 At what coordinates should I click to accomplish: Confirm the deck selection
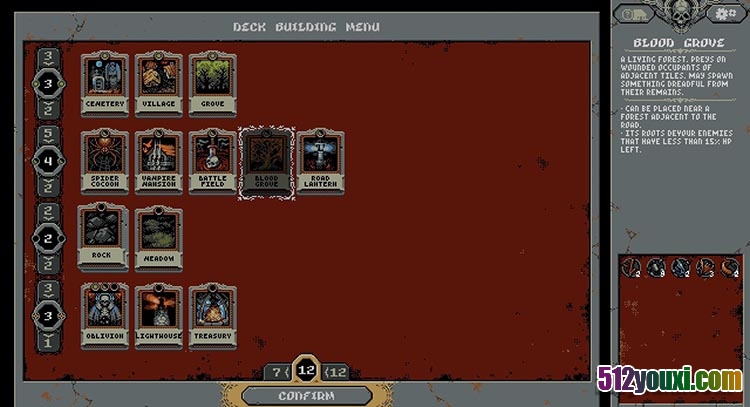[x=306, y=395]
